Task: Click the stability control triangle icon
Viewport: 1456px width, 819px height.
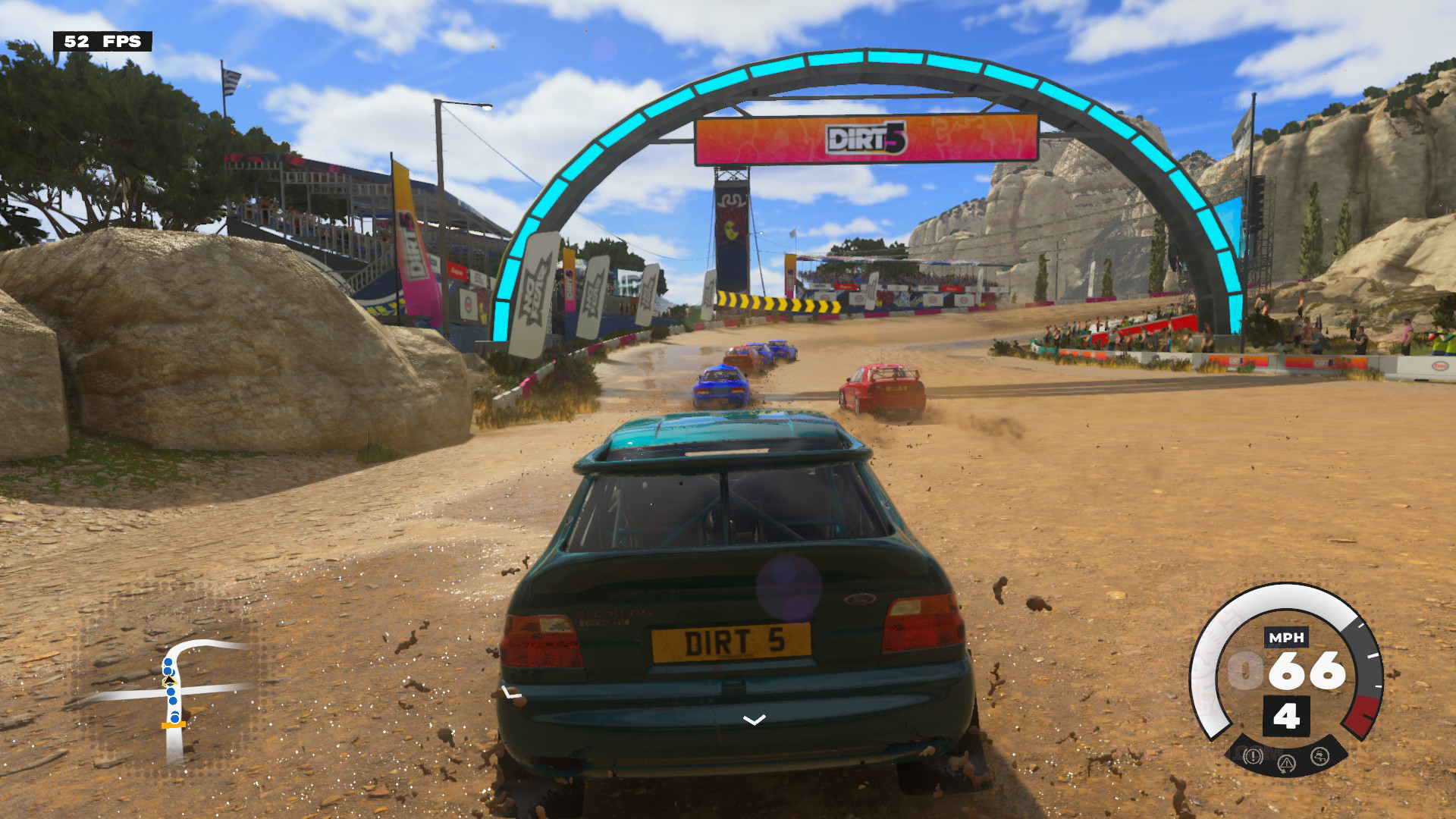Action: point(1286,761)
